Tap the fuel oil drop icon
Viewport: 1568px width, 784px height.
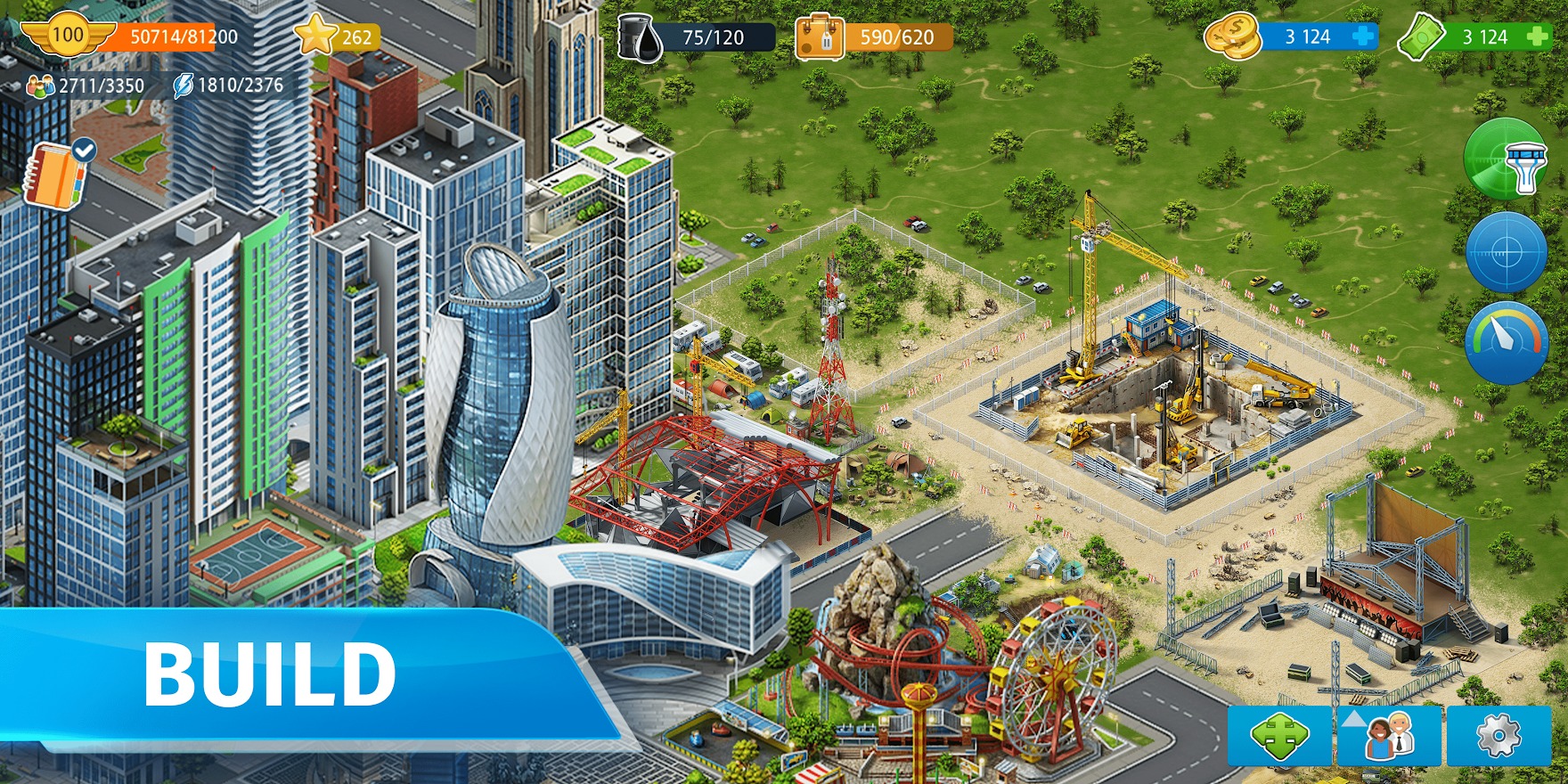point(641,37)
